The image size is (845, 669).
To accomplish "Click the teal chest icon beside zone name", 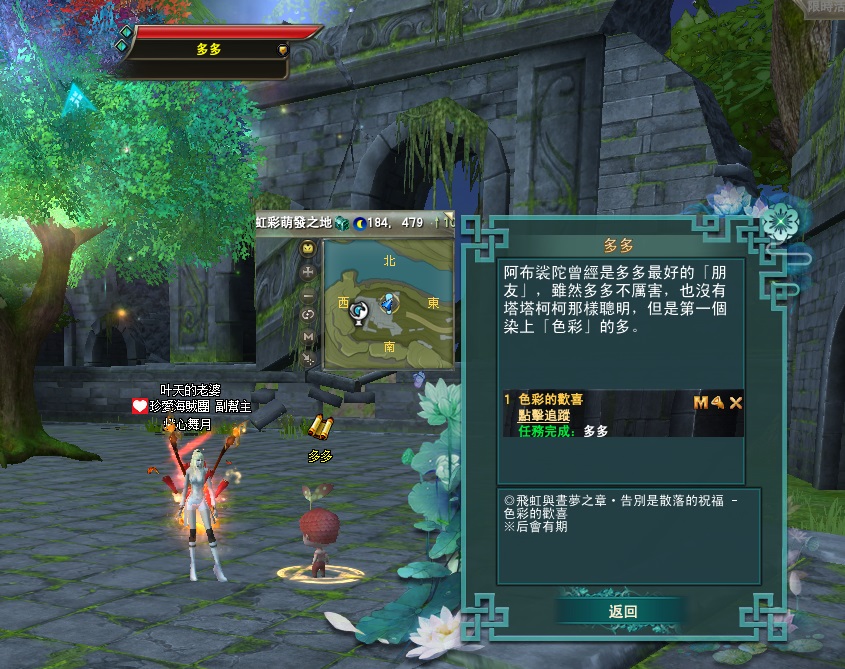I will [342, 222].
